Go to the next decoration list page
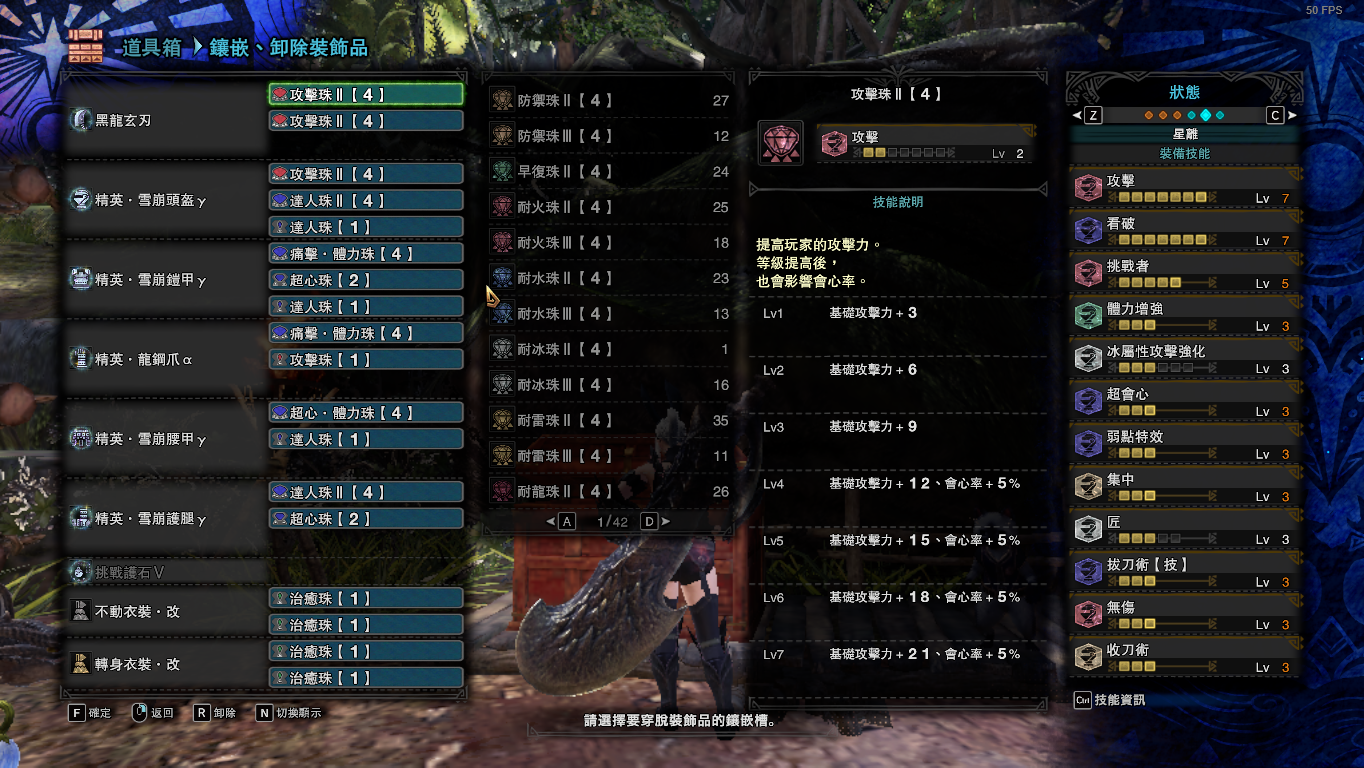Image resolution: width=1364 pixels, height=768 pixels. (650, 522)
